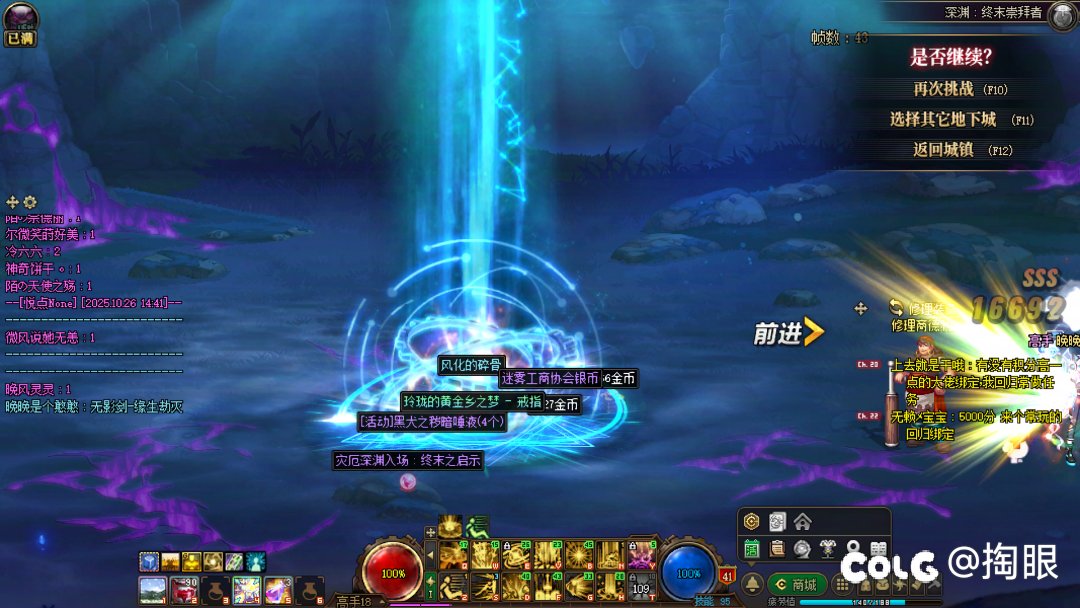The width and height of the screenshot is (1080, 608).
Task: Open the clipboard quest list icon
Action: pos(777,548)
